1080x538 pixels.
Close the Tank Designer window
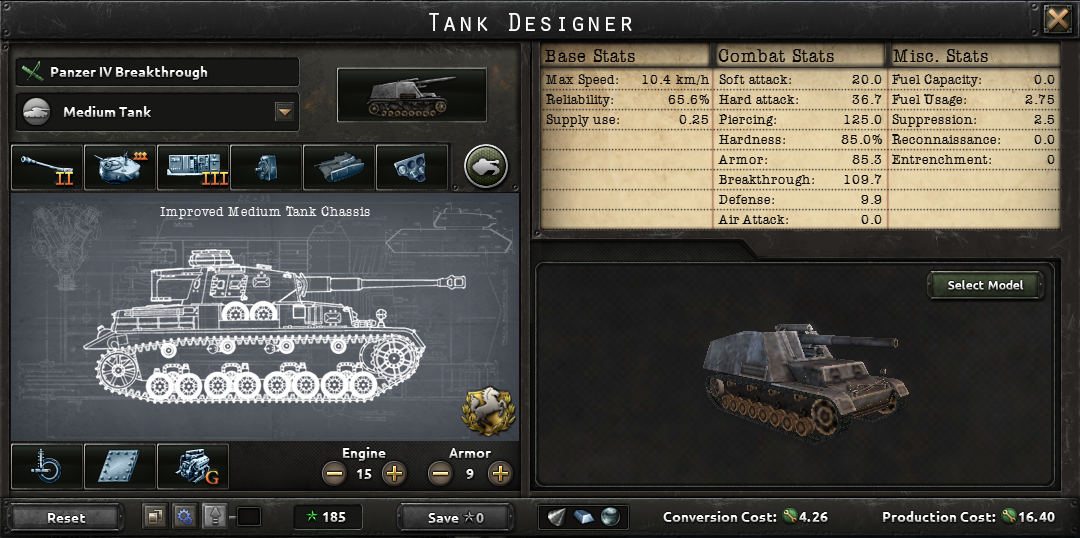coord(1057,20)
